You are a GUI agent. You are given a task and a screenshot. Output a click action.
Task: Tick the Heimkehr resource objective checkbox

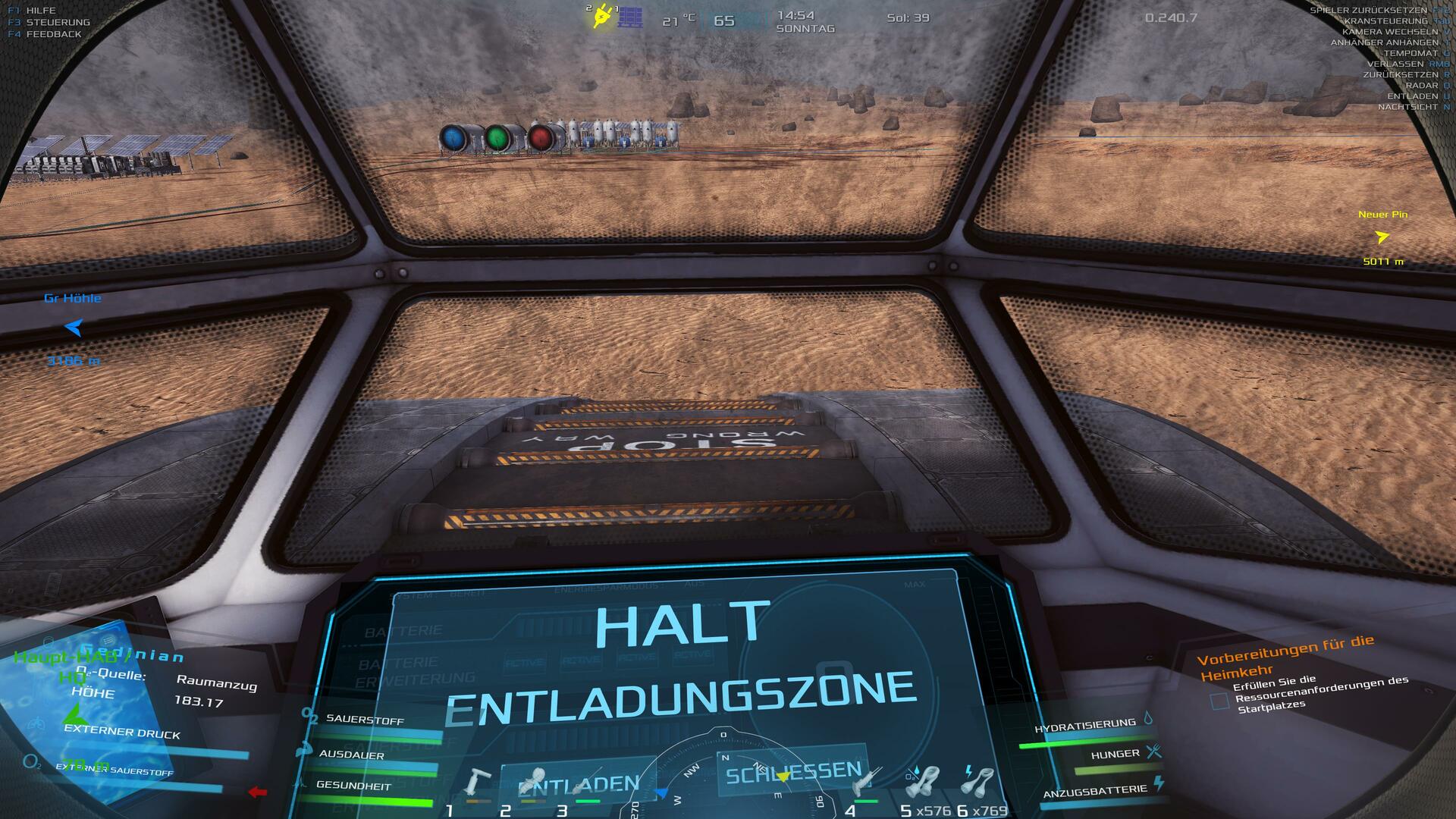coord(1219,701)
